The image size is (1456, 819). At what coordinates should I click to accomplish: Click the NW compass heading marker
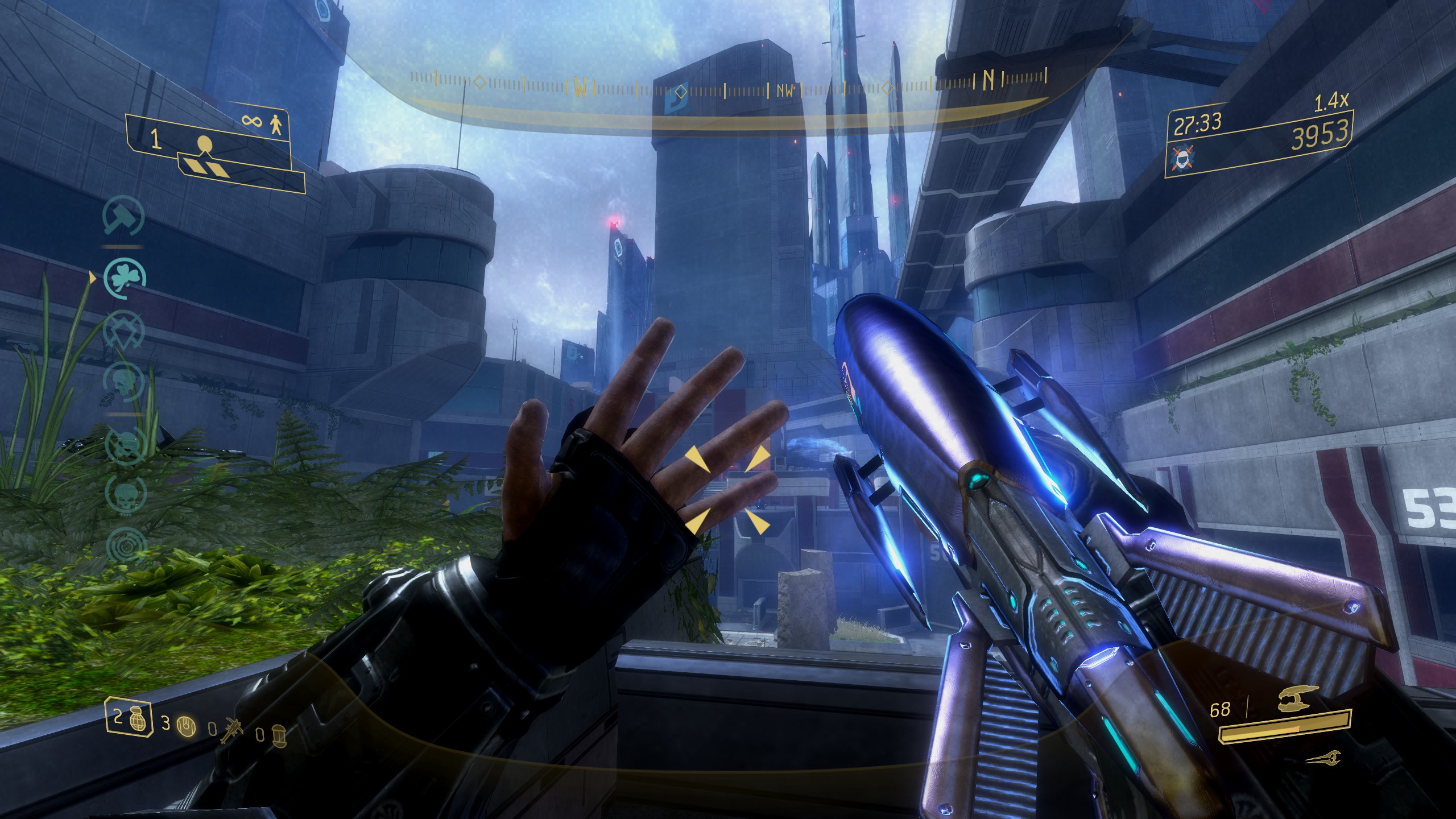pos(784,91)
